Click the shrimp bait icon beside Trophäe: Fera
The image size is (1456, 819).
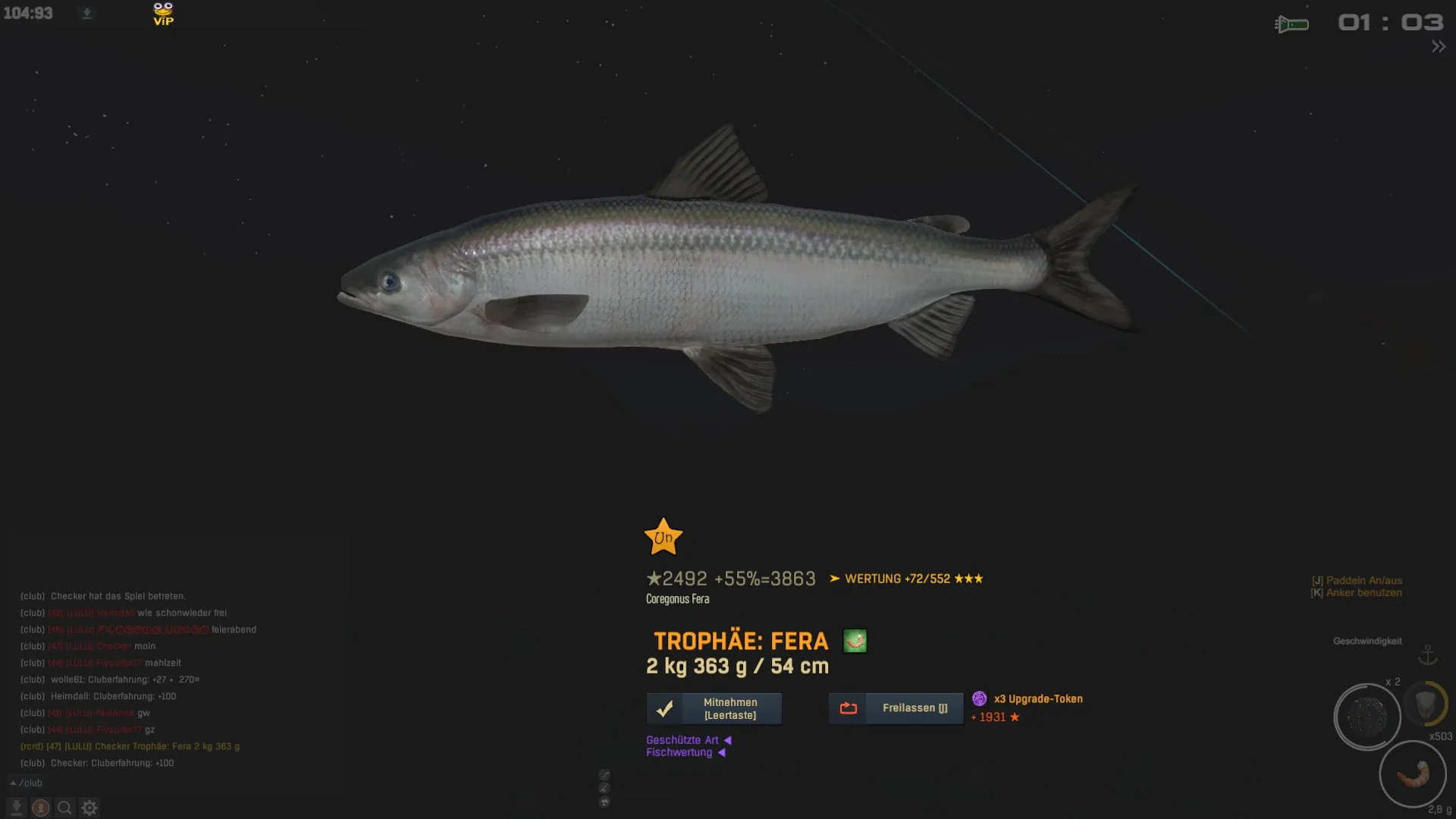point(855,641)
